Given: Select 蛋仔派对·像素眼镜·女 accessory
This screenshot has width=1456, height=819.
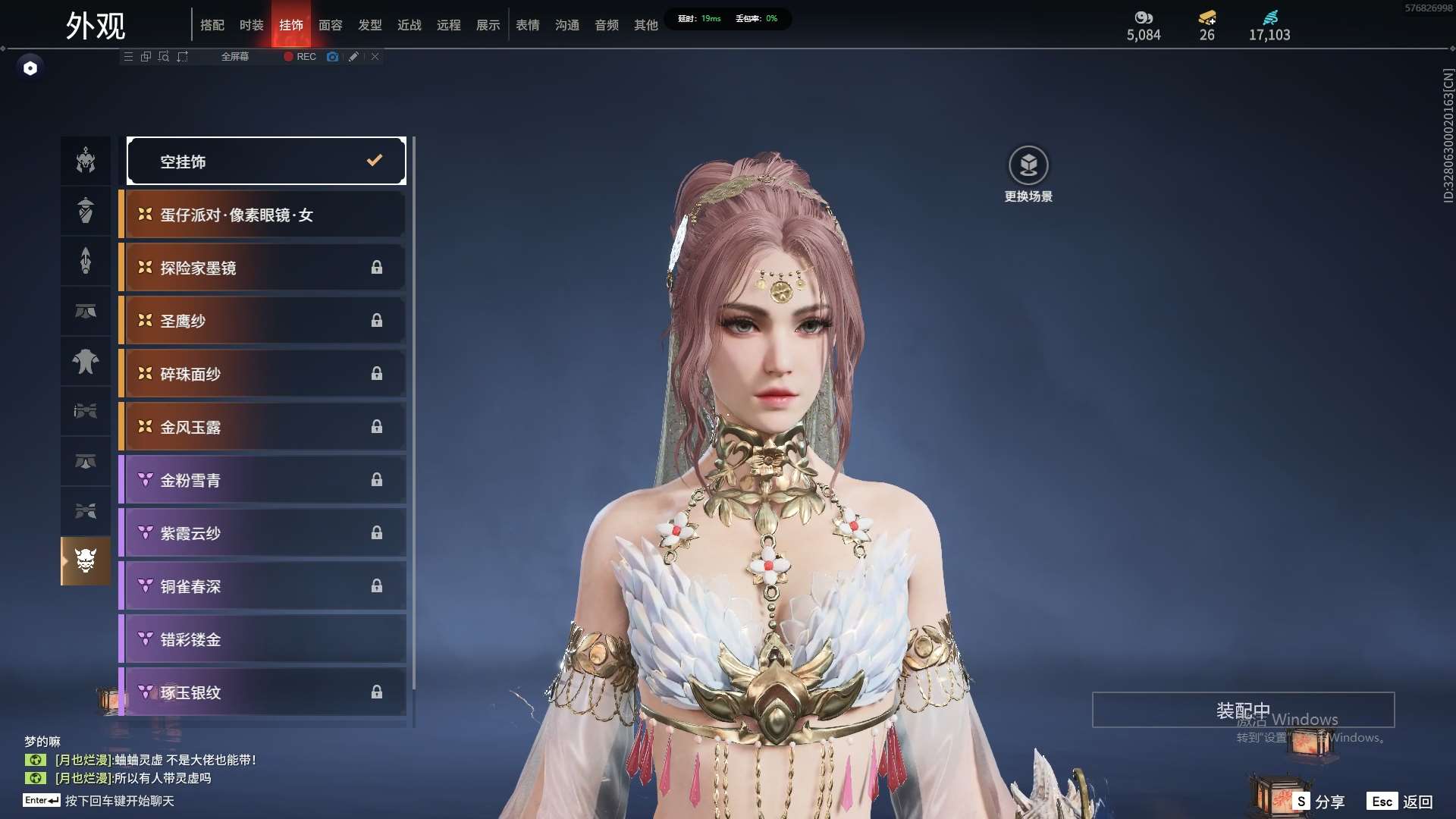Looking at the screenshot, I should (x=264, y=215).
